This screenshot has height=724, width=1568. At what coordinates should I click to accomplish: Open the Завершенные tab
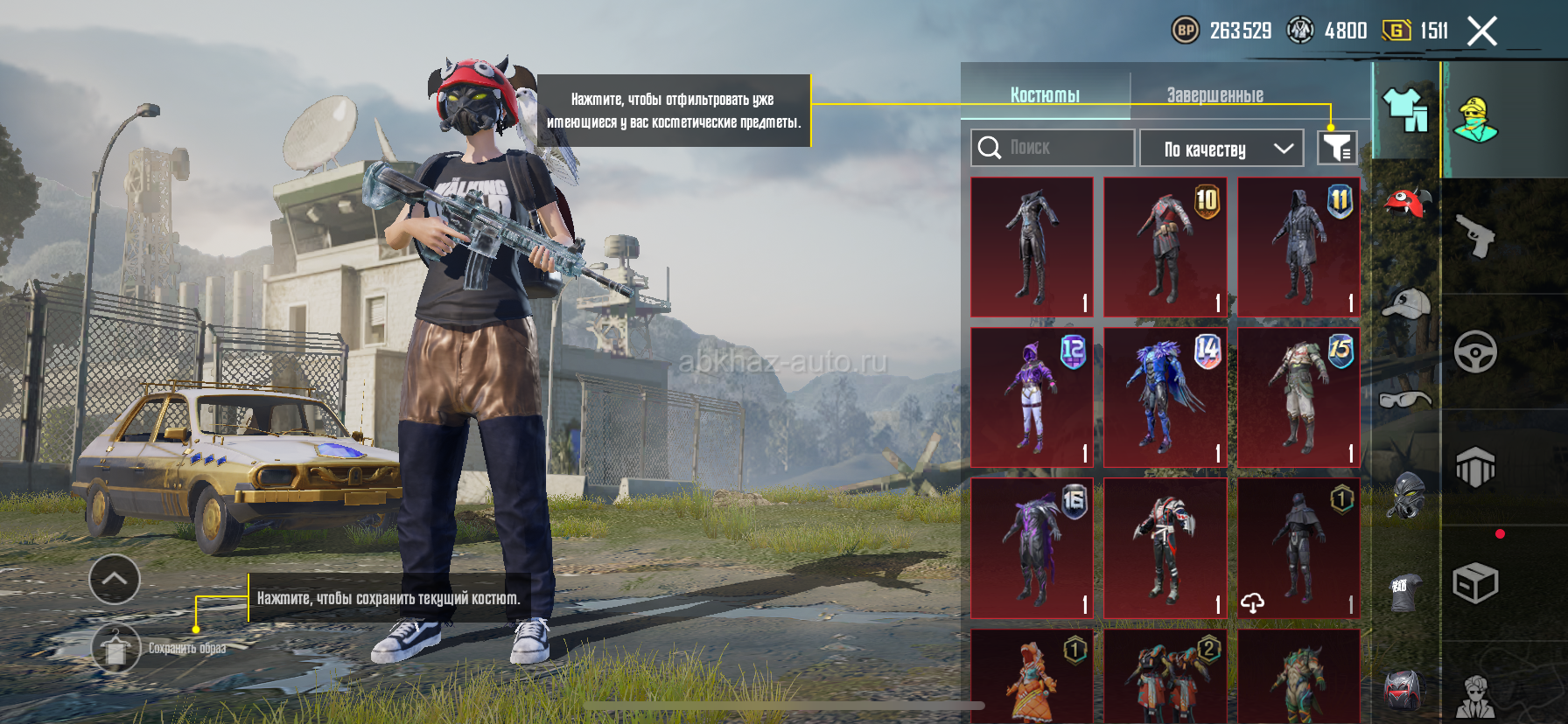(1214, 94)
